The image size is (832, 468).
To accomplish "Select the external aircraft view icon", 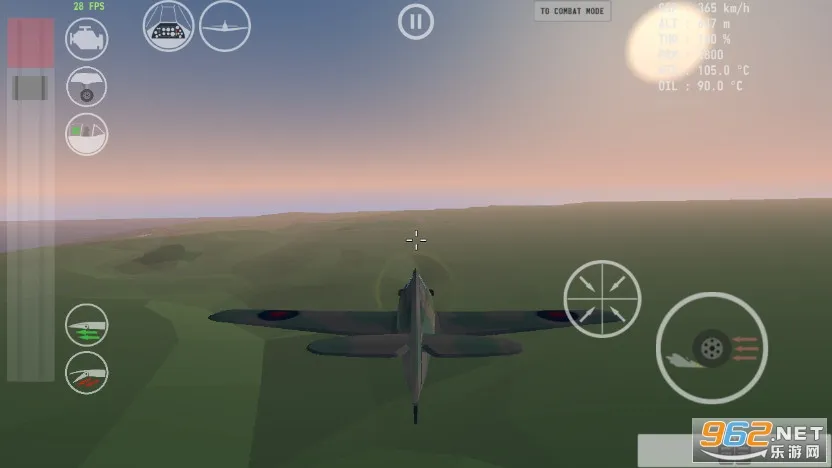I will [225, 25].
